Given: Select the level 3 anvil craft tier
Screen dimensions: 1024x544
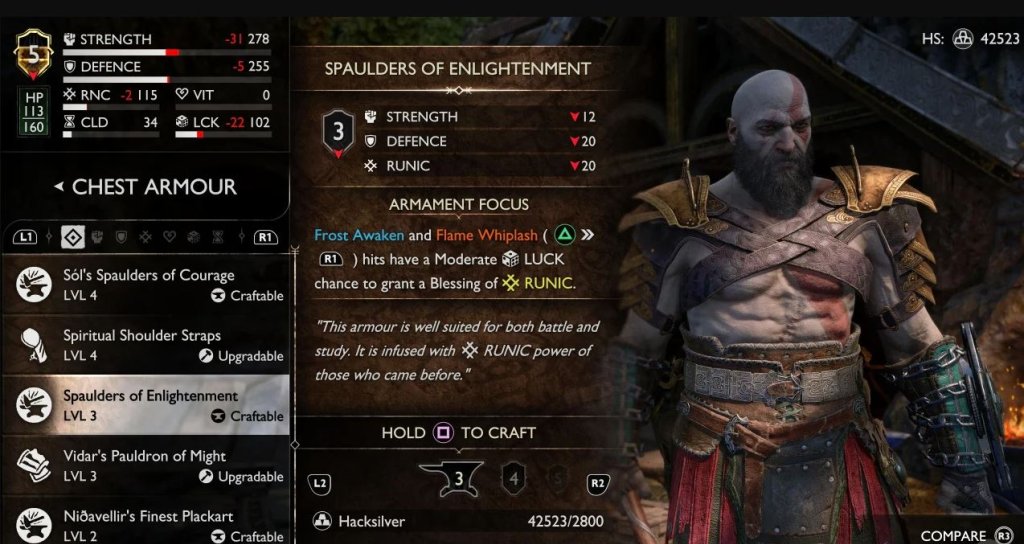Looking at the screenshot, I should [x=457, y=478].
